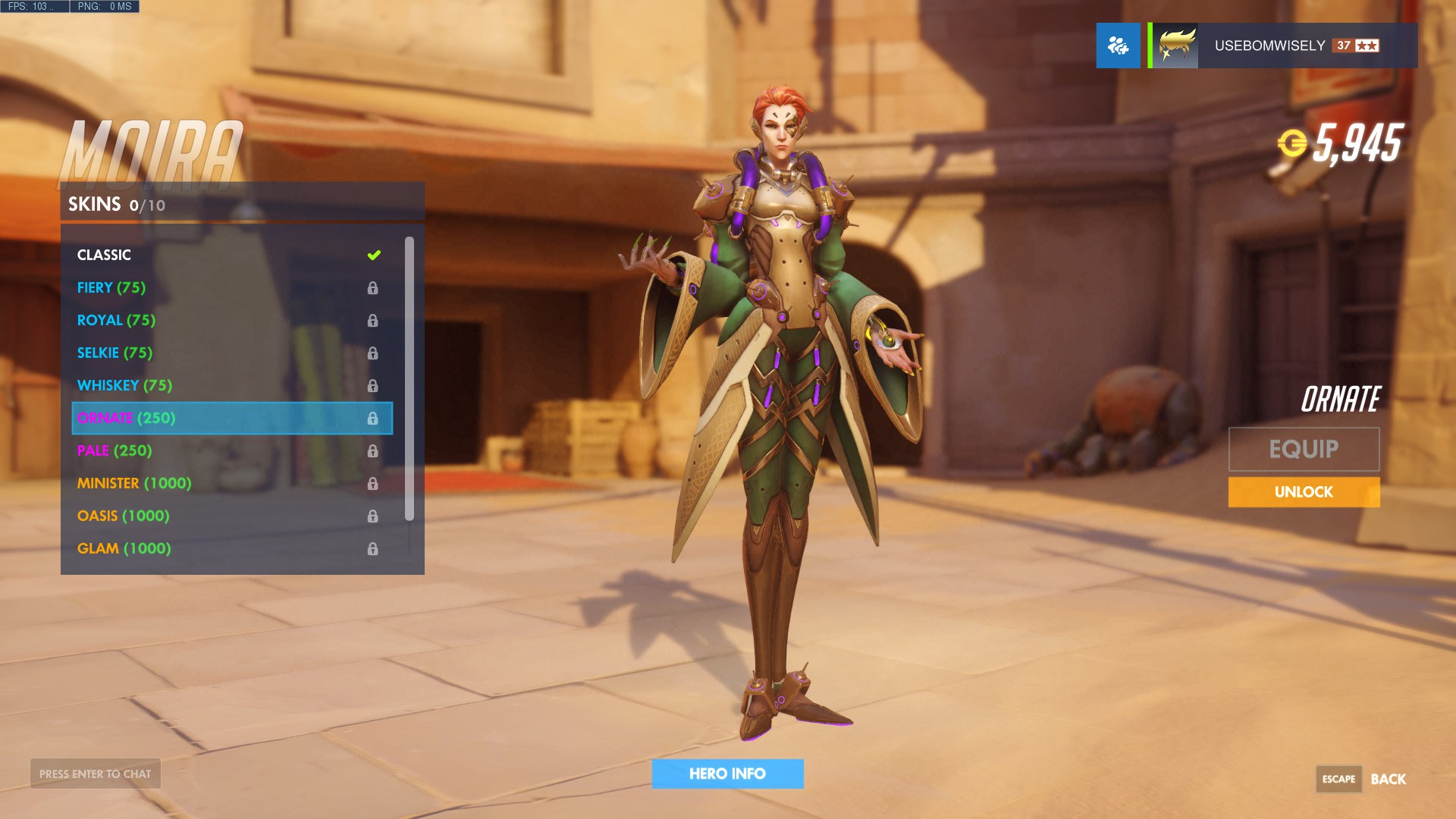Select the Classic skin
1456x819 pixels.
click(227, 255)
